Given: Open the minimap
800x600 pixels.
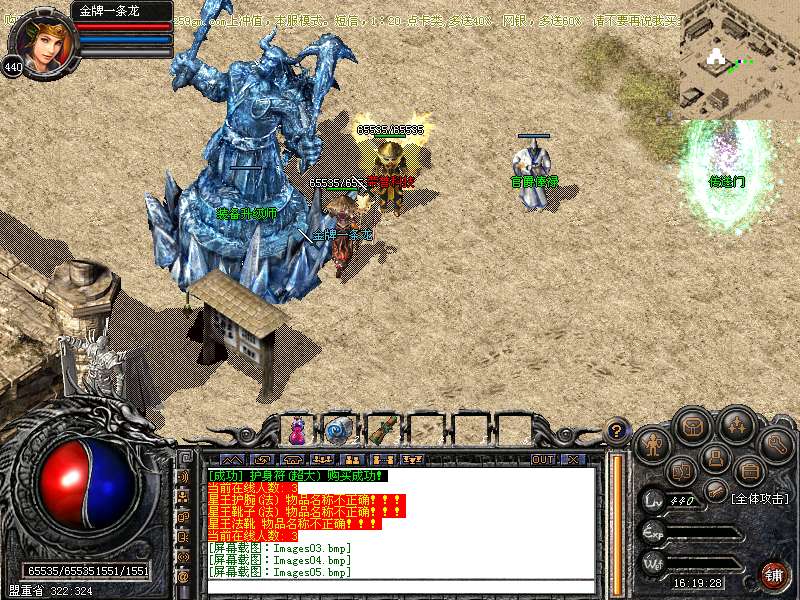Looking at the screenshot, I should coord(739,60).
